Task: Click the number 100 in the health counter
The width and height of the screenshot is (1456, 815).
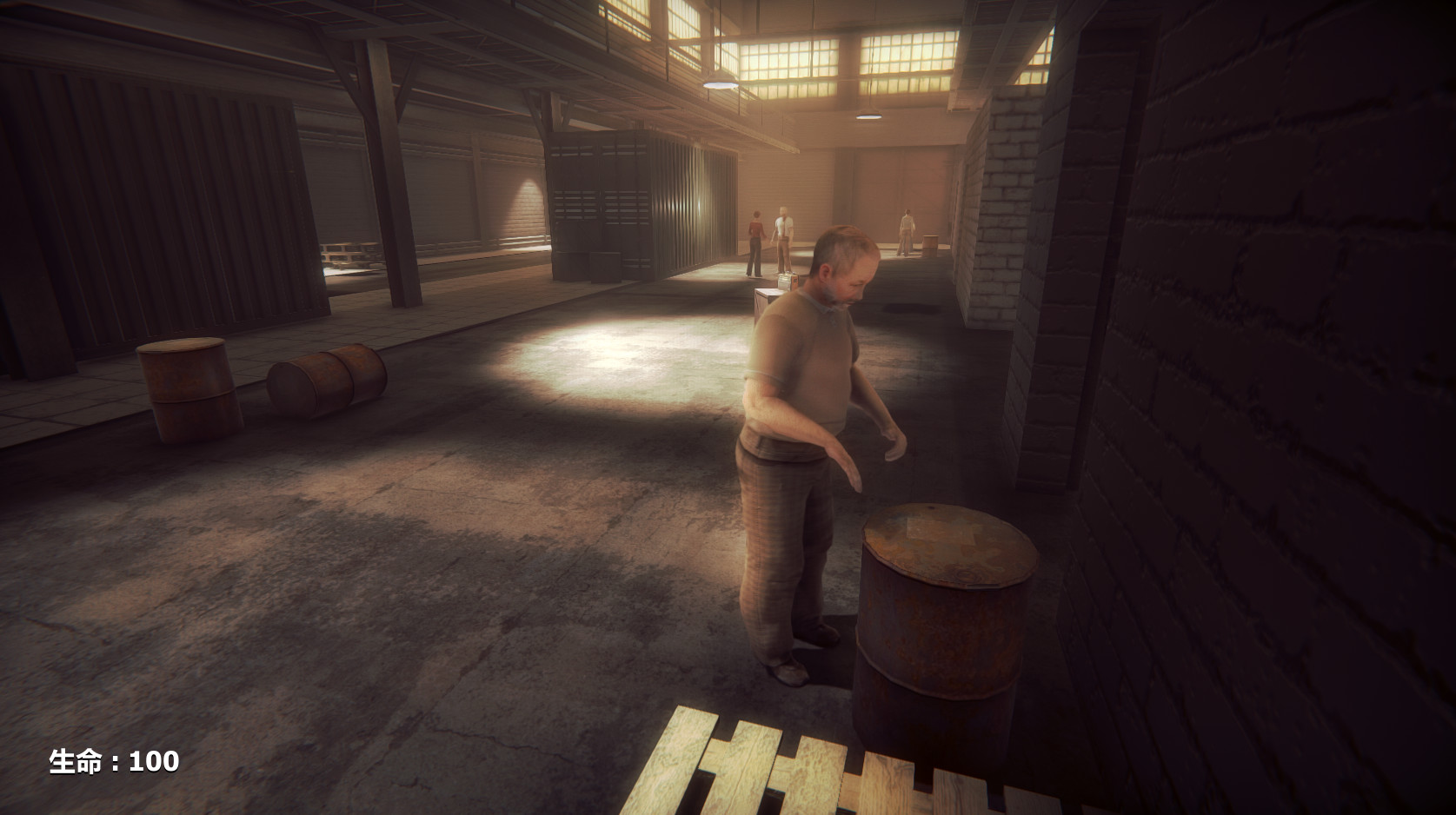Action: click(155, 761)
